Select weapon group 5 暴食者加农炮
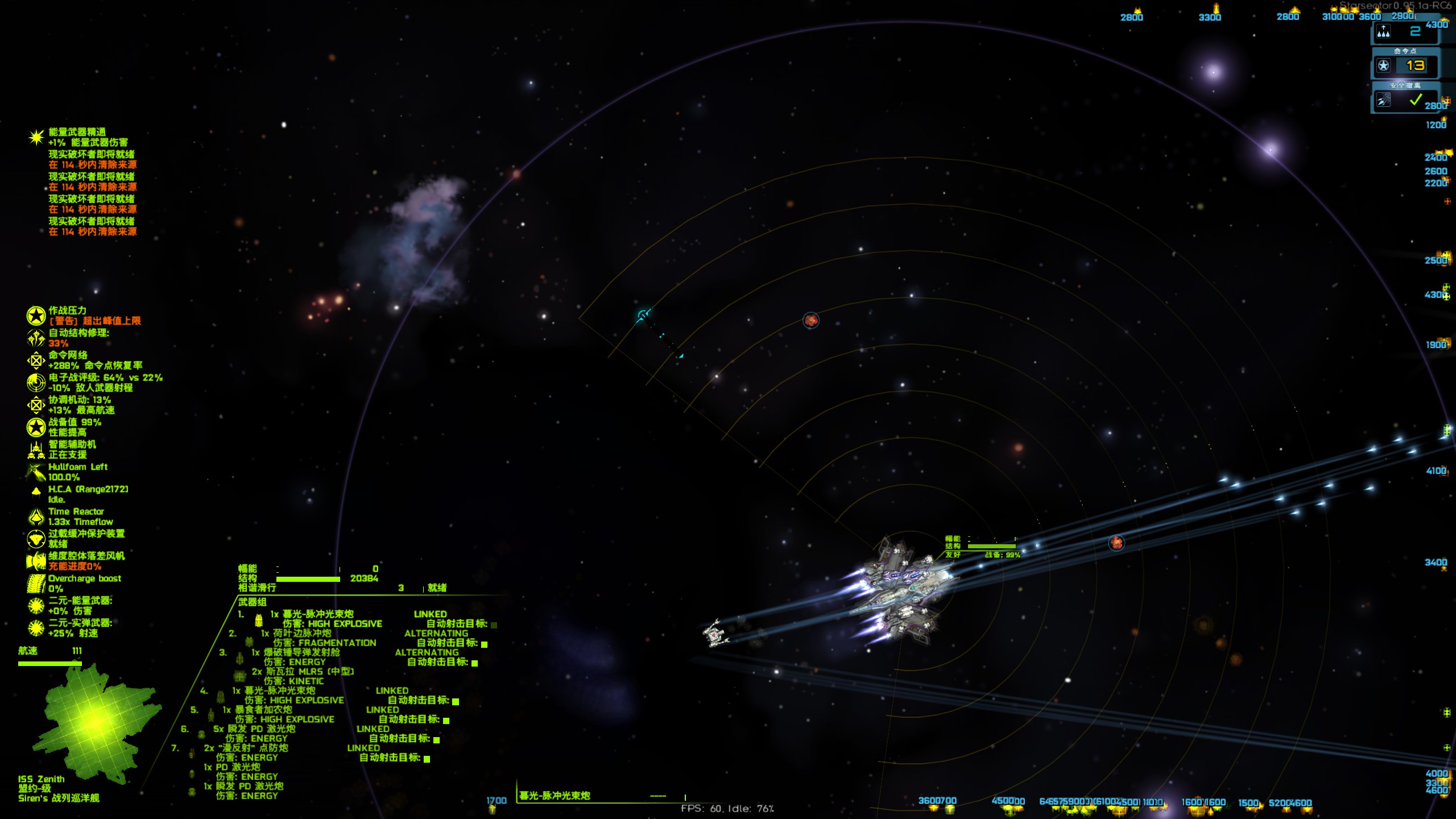The image size is (1456, 819). coord(257,710)
